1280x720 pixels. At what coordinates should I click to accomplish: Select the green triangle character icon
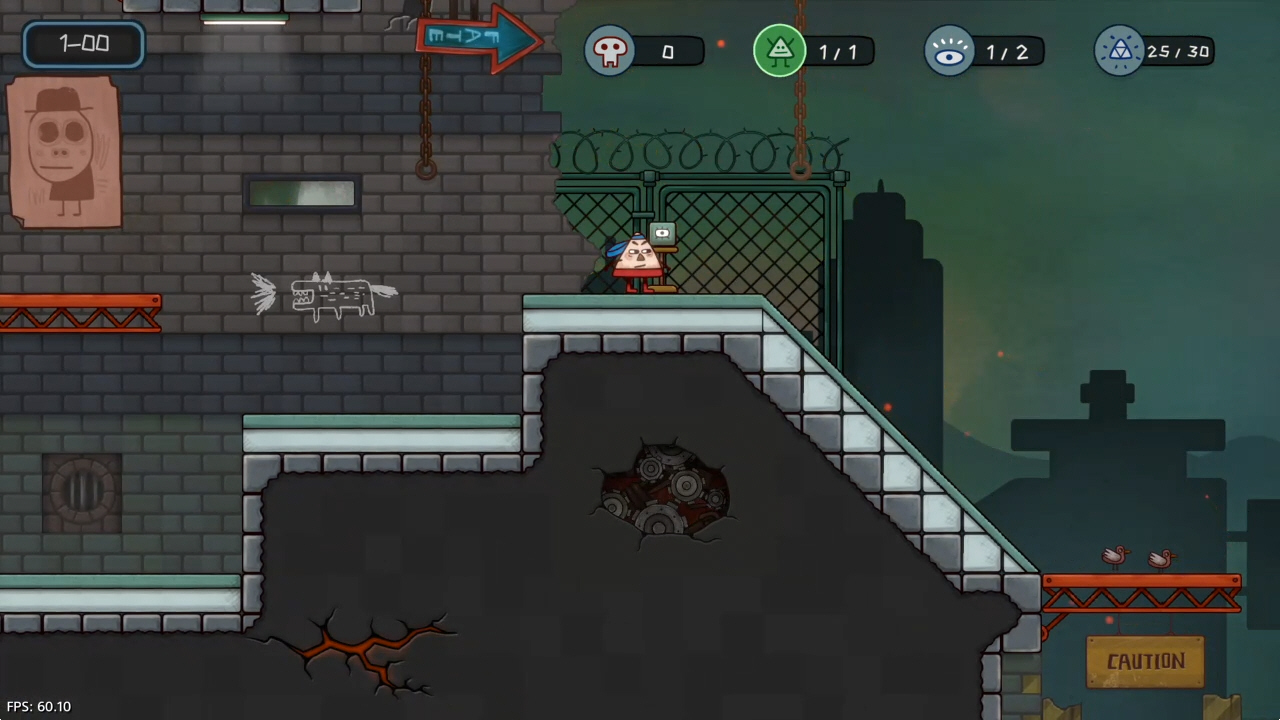pyautogui.click(x=780, y=51)
